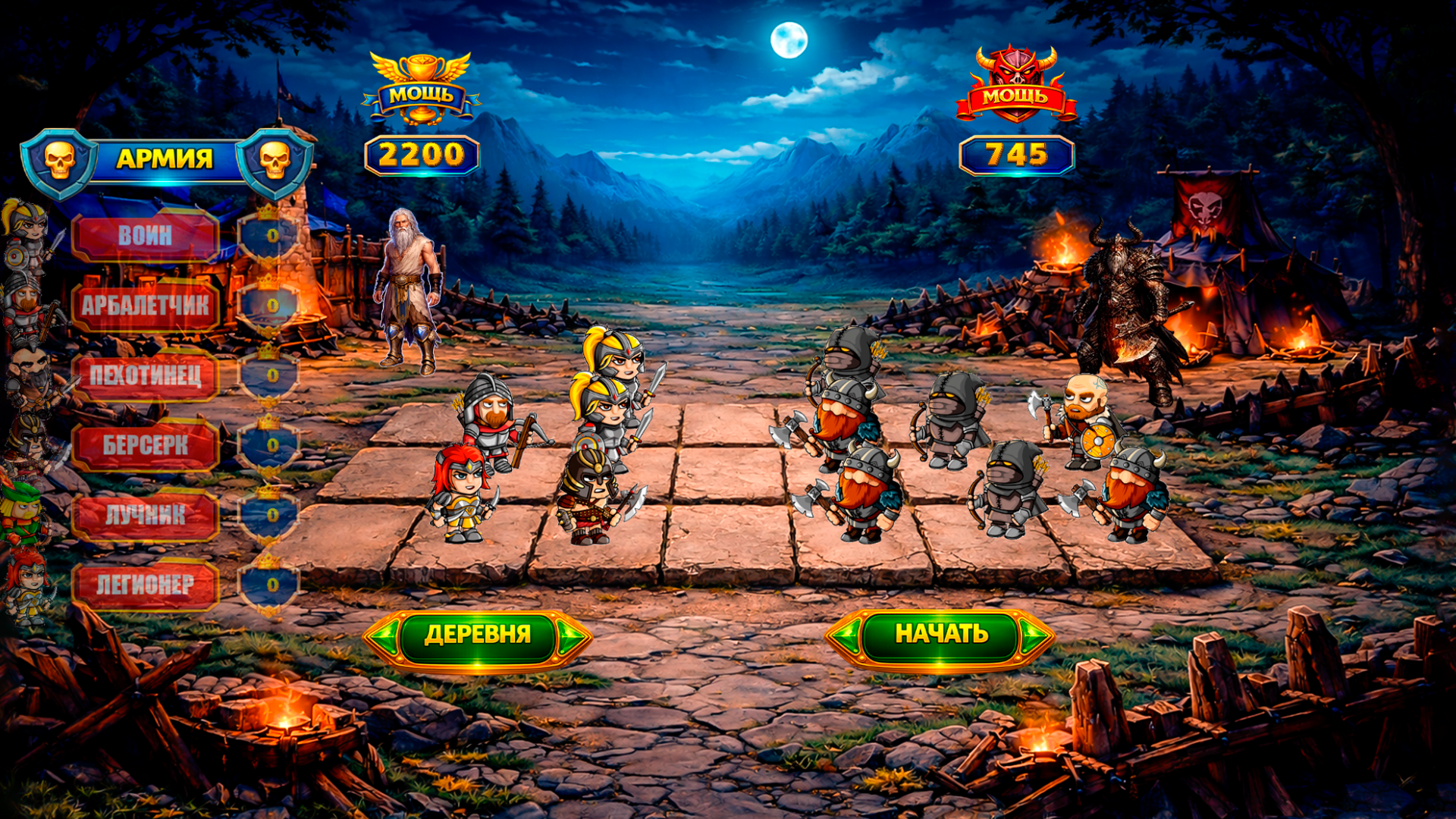Click the left skull shield beside АРМИЯ header
This screenshot has height=819, width=1456.
tap(57, 159)
